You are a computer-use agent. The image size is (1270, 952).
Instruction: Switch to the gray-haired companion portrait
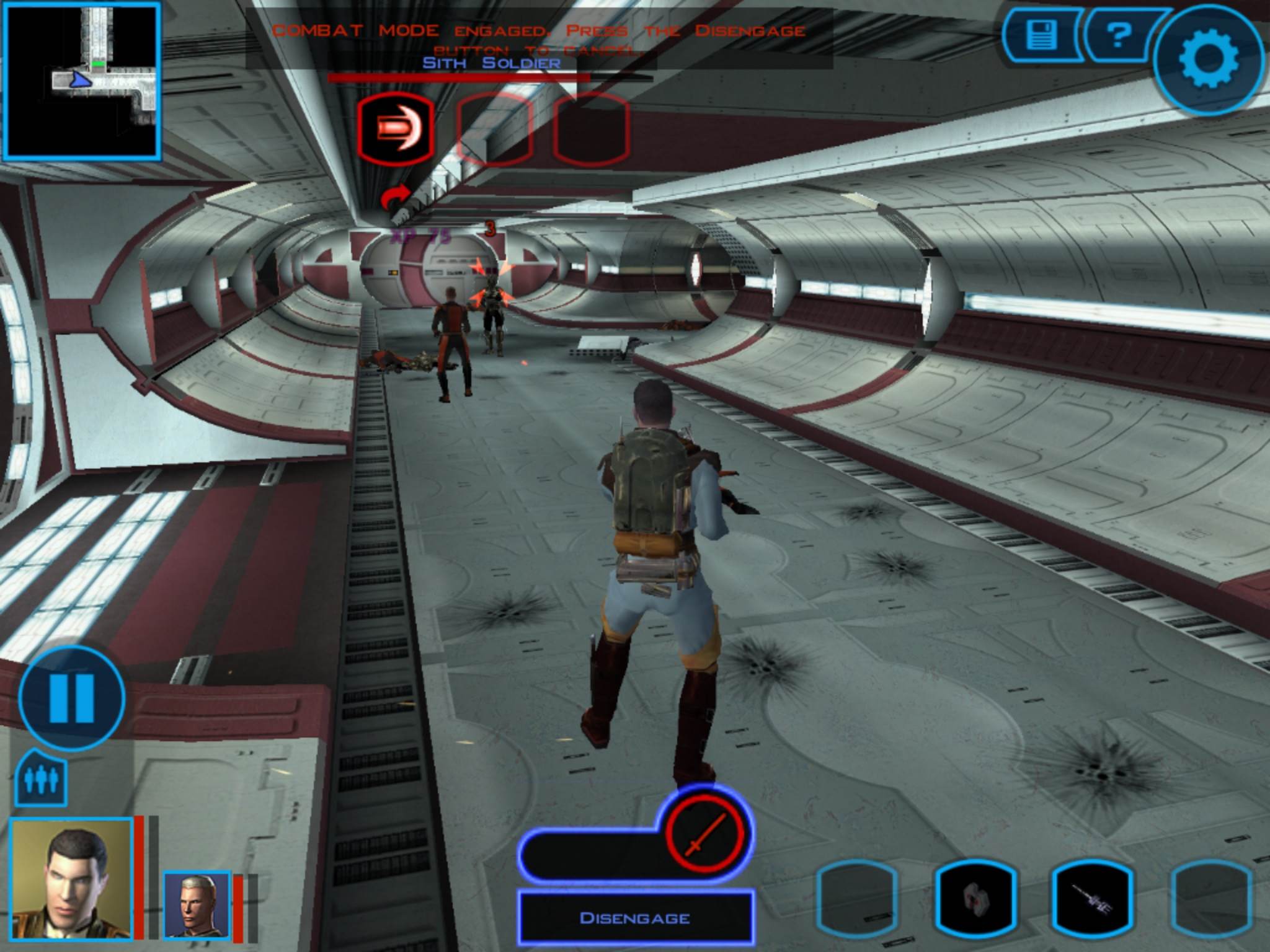coord(197,904)
